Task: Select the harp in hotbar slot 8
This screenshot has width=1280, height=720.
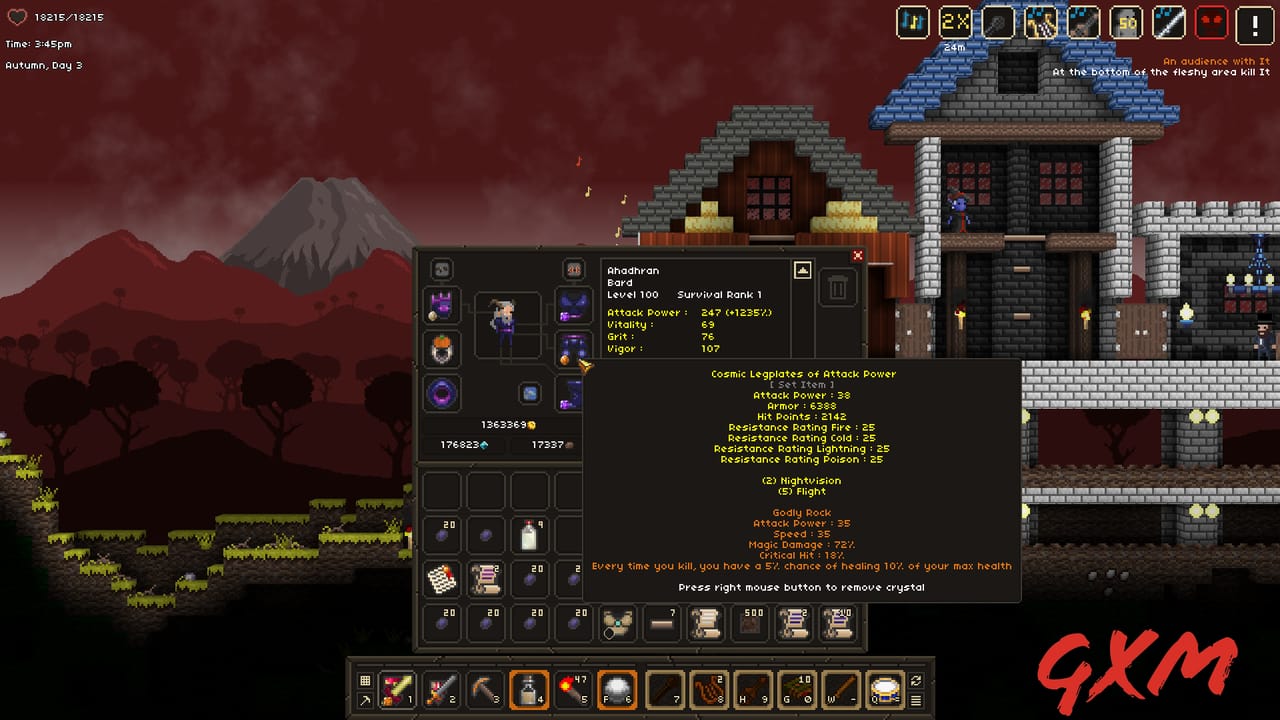Action: pyautogui.click(x=708, y=690)
